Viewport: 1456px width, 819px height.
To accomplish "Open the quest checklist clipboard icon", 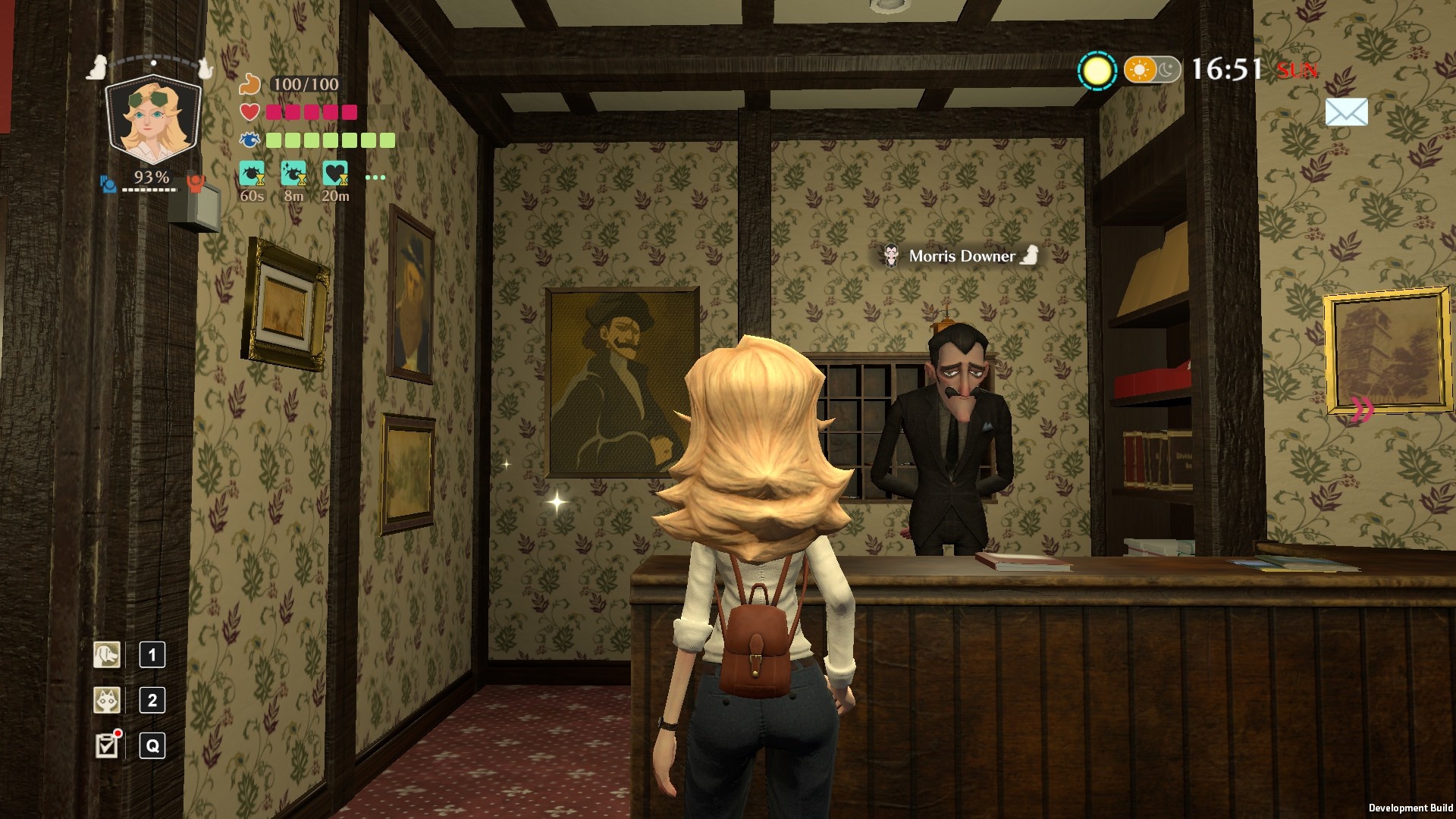I will (x=107, y=745).
